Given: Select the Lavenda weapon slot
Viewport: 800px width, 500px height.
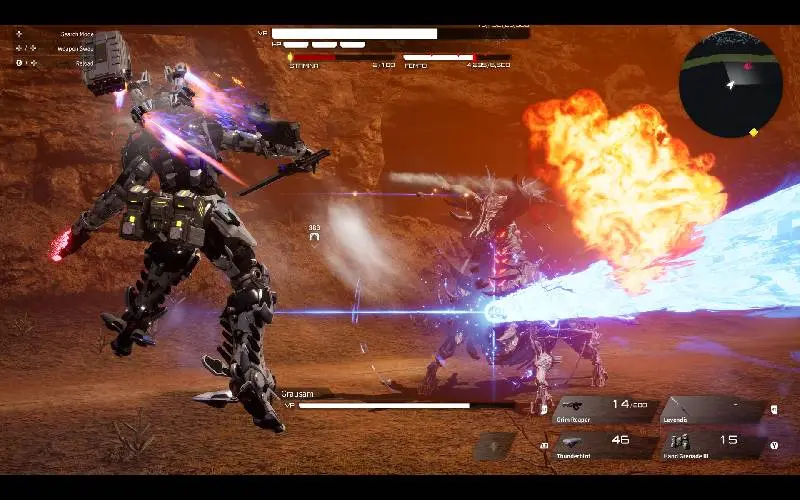Looking at the screenshot, I should 712,409.
